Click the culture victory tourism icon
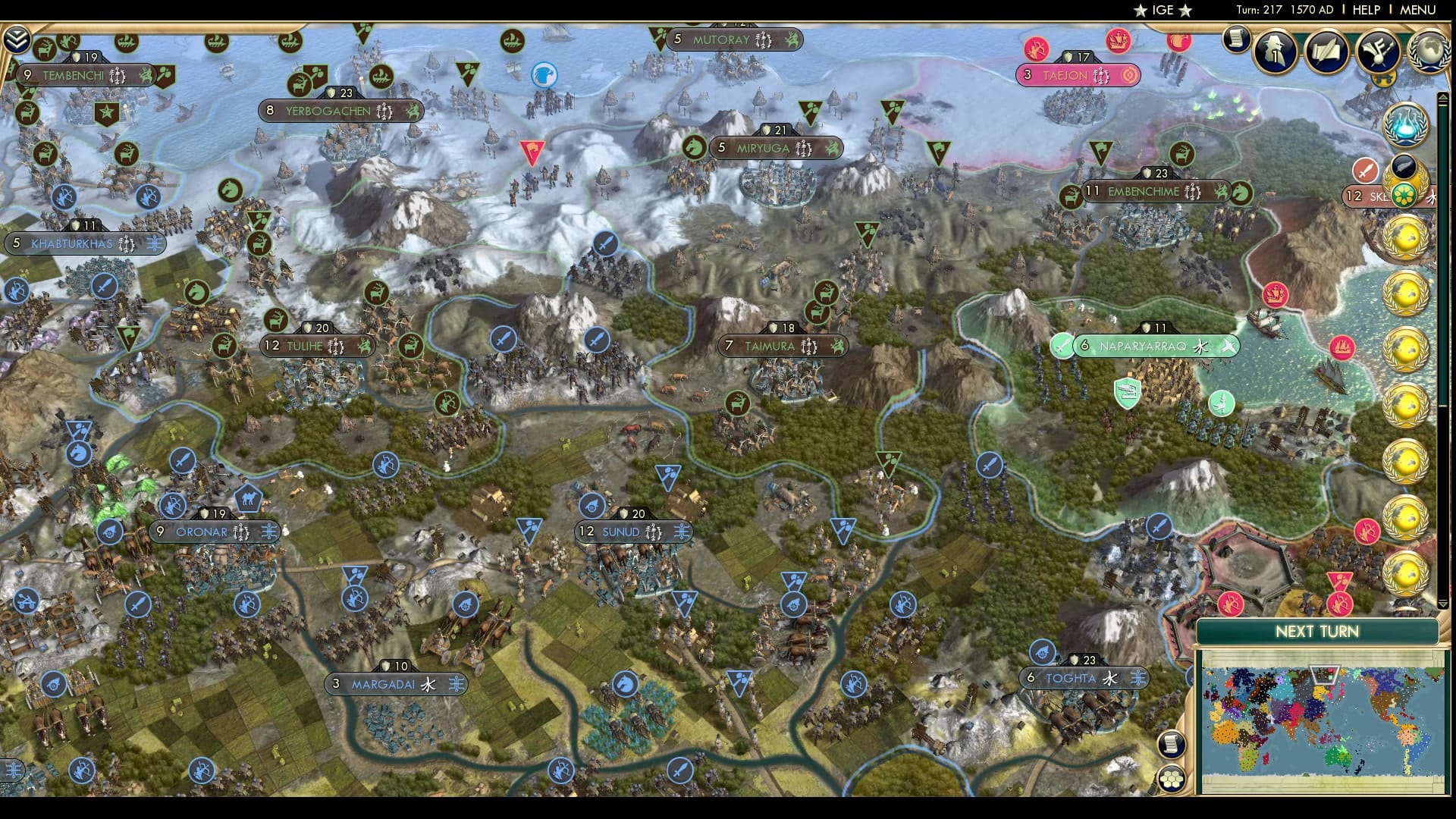This screenshot has height=819, width=1456. coord(1376,52)
